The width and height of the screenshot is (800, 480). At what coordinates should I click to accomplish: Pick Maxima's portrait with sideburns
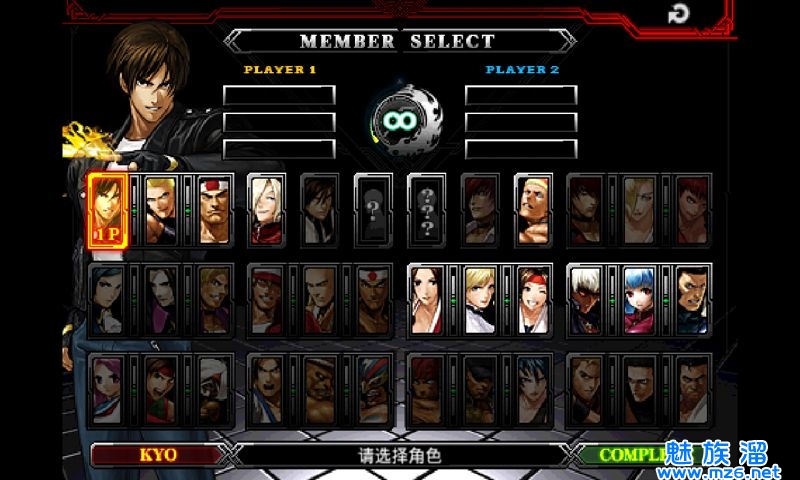tap(692, 300)
